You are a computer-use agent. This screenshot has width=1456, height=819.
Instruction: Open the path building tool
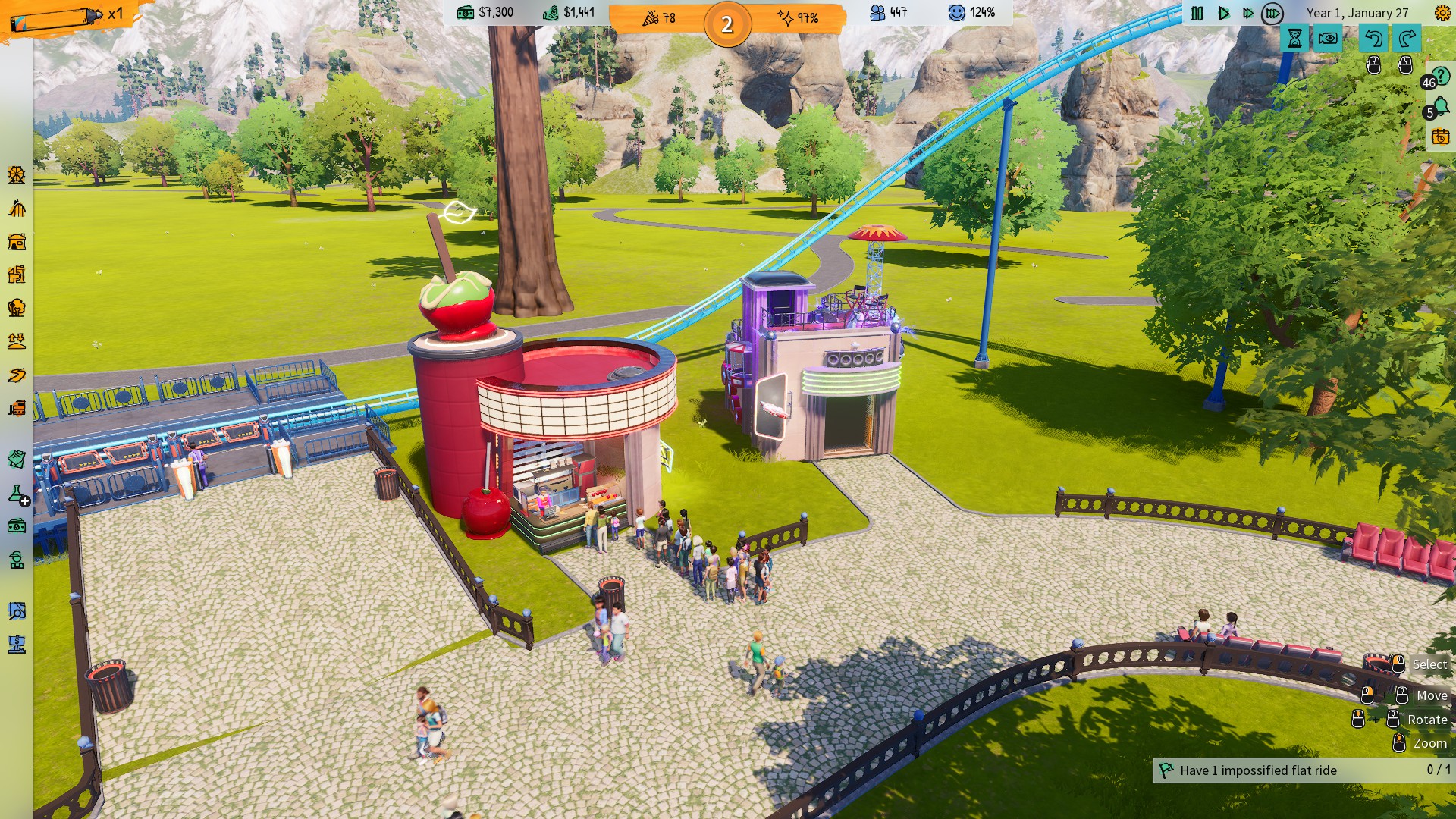point(17,375)
